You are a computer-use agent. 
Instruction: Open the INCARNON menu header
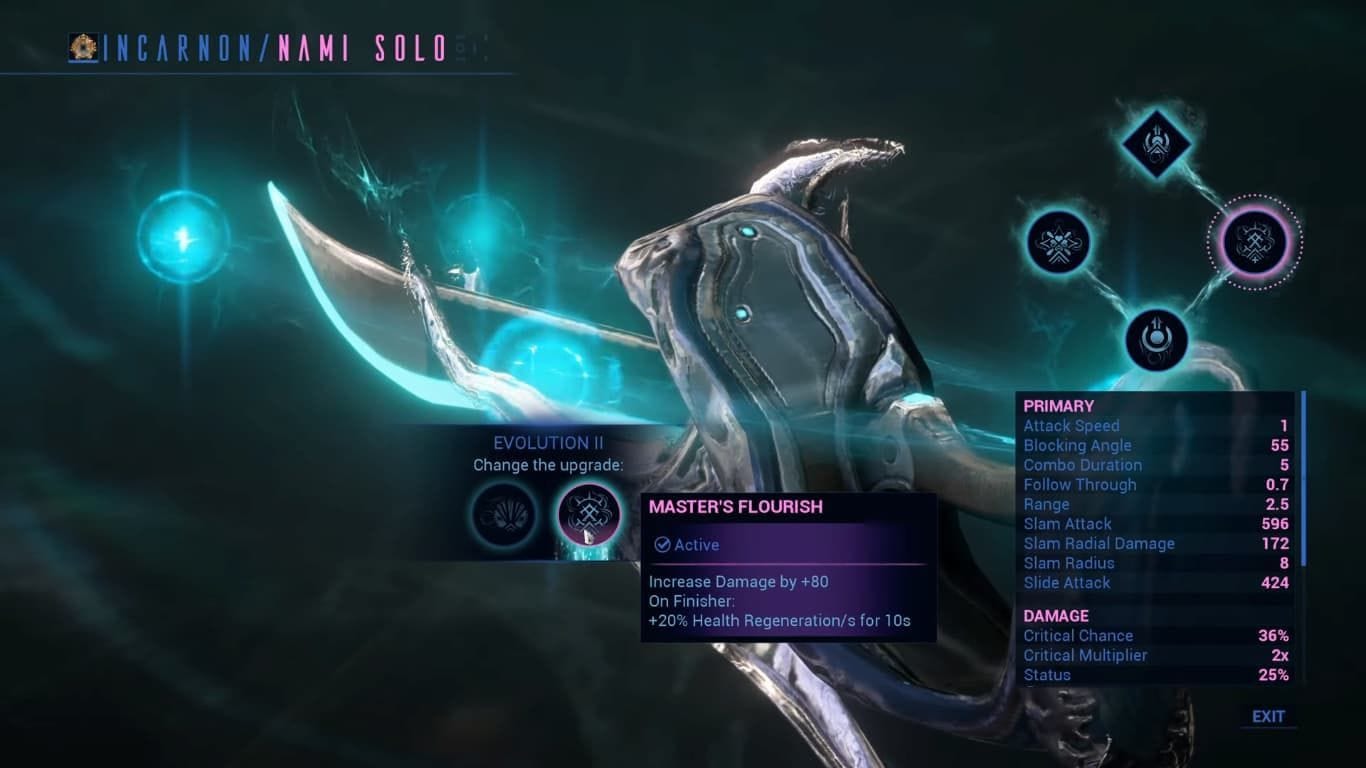point(189,46)
